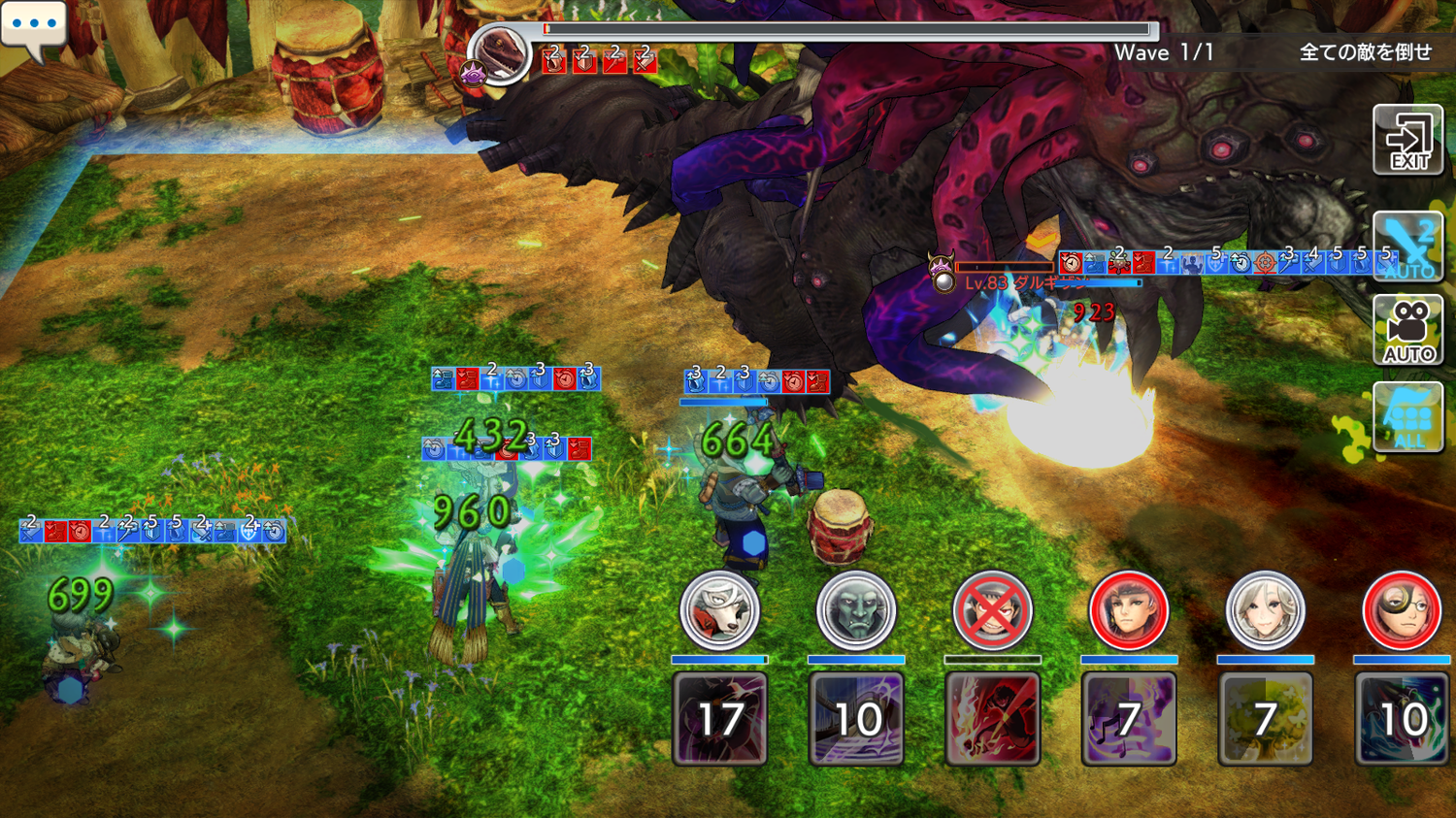The height and width of the screenshot is (818, 1456).
Task: Target the boss portrait at top
Action: click(499, 52)
